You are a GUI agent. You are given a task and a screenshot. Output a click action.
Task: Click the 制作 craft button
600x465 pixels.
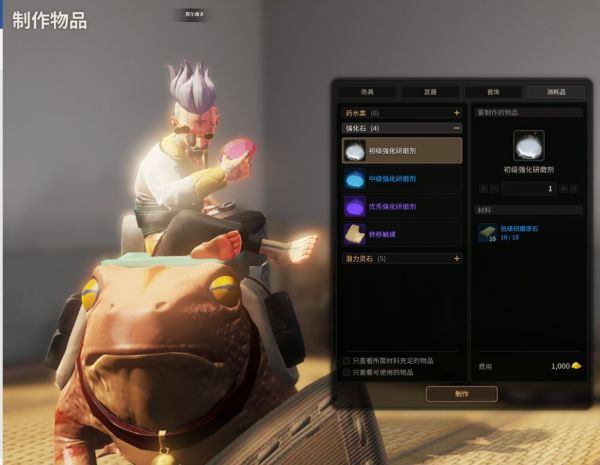pos(461,394)
